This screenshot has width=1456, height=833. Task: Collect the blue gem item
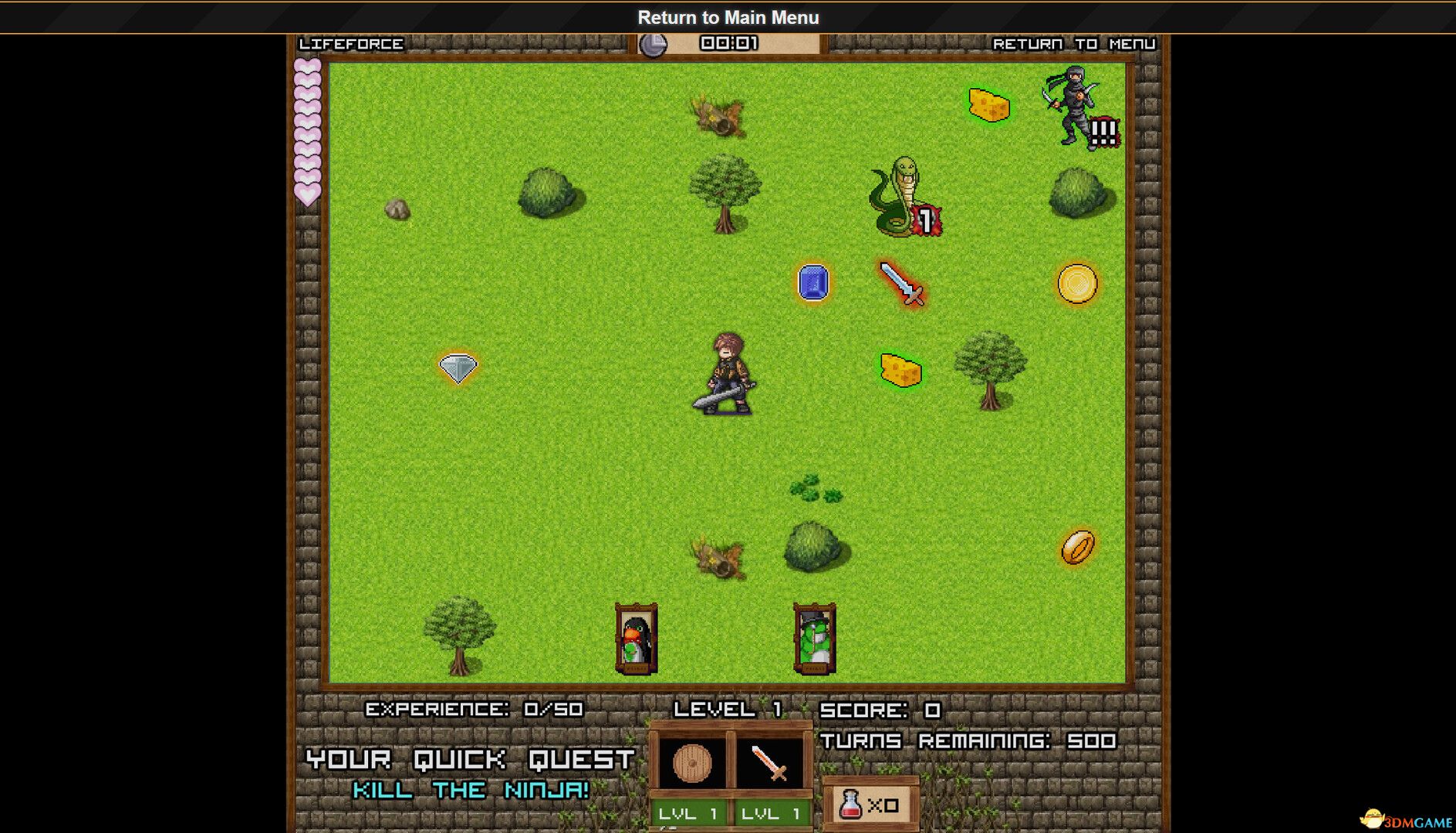[x=811, y=284]
